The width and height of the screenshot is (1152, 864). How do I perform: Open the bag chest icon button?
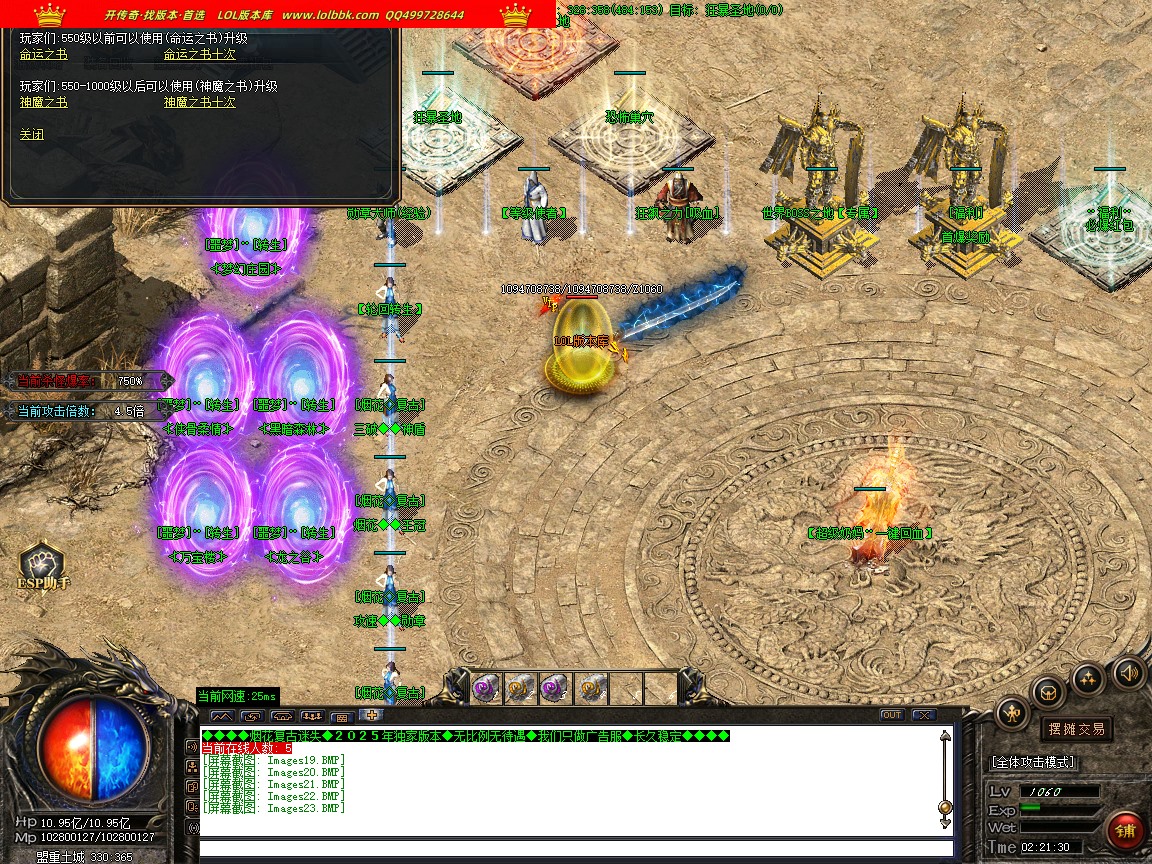(1049, 692)
